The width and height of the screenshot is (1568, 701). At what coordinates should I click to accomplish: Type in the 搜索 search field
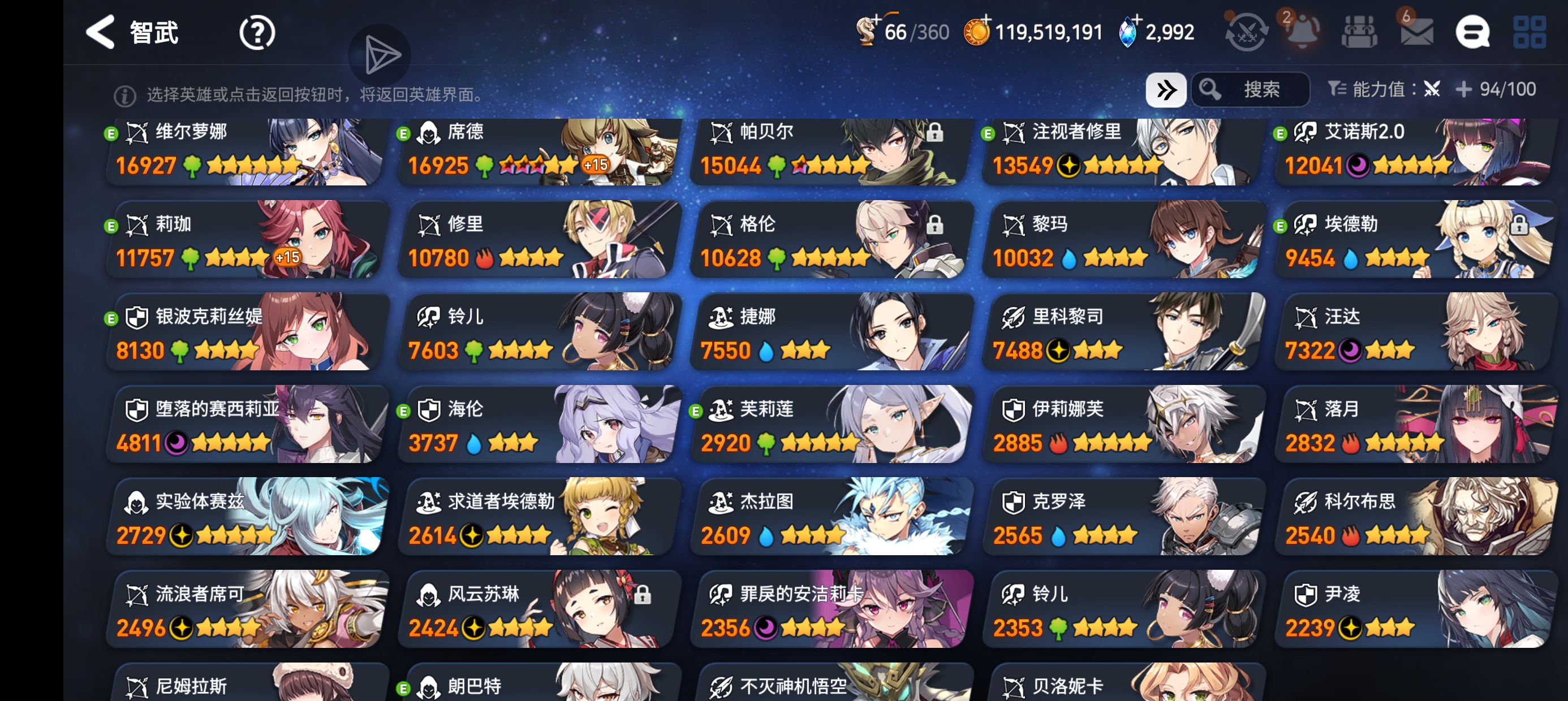click(x=1263, y=89)
